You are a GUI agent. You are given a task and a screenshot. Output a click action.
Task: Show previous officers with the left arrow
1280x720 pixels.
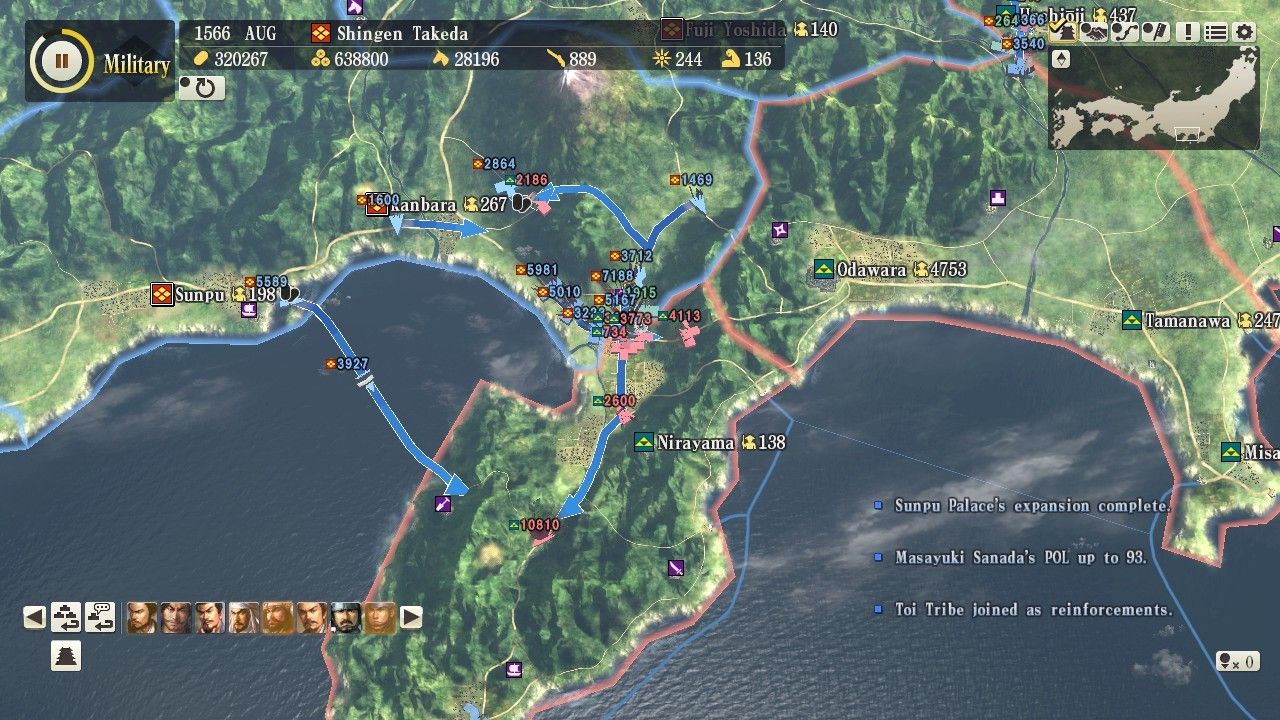(35, 617)
